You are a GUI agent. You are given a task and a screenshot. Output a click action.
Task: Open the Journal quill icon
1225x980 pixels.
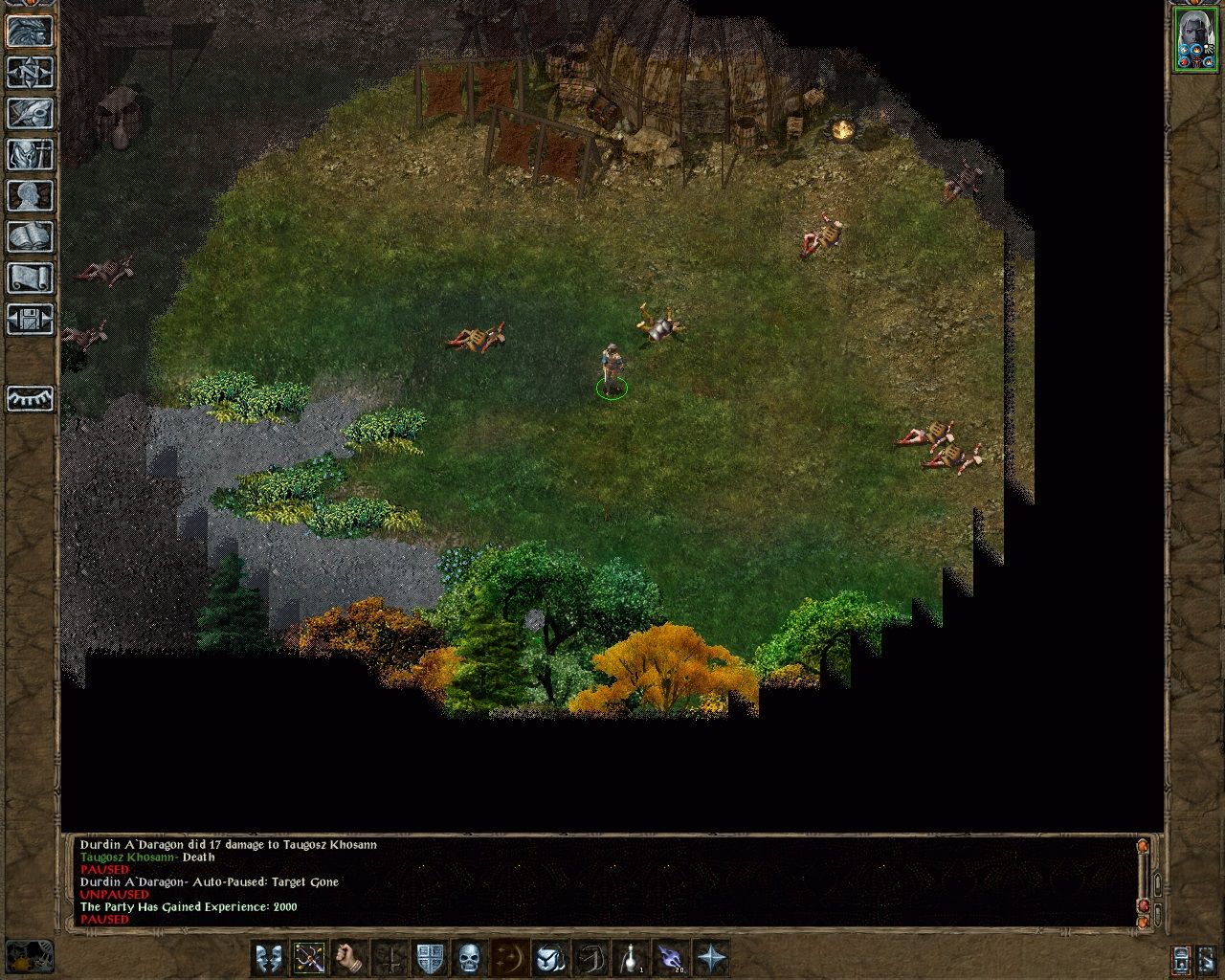[x=29, y=114]
